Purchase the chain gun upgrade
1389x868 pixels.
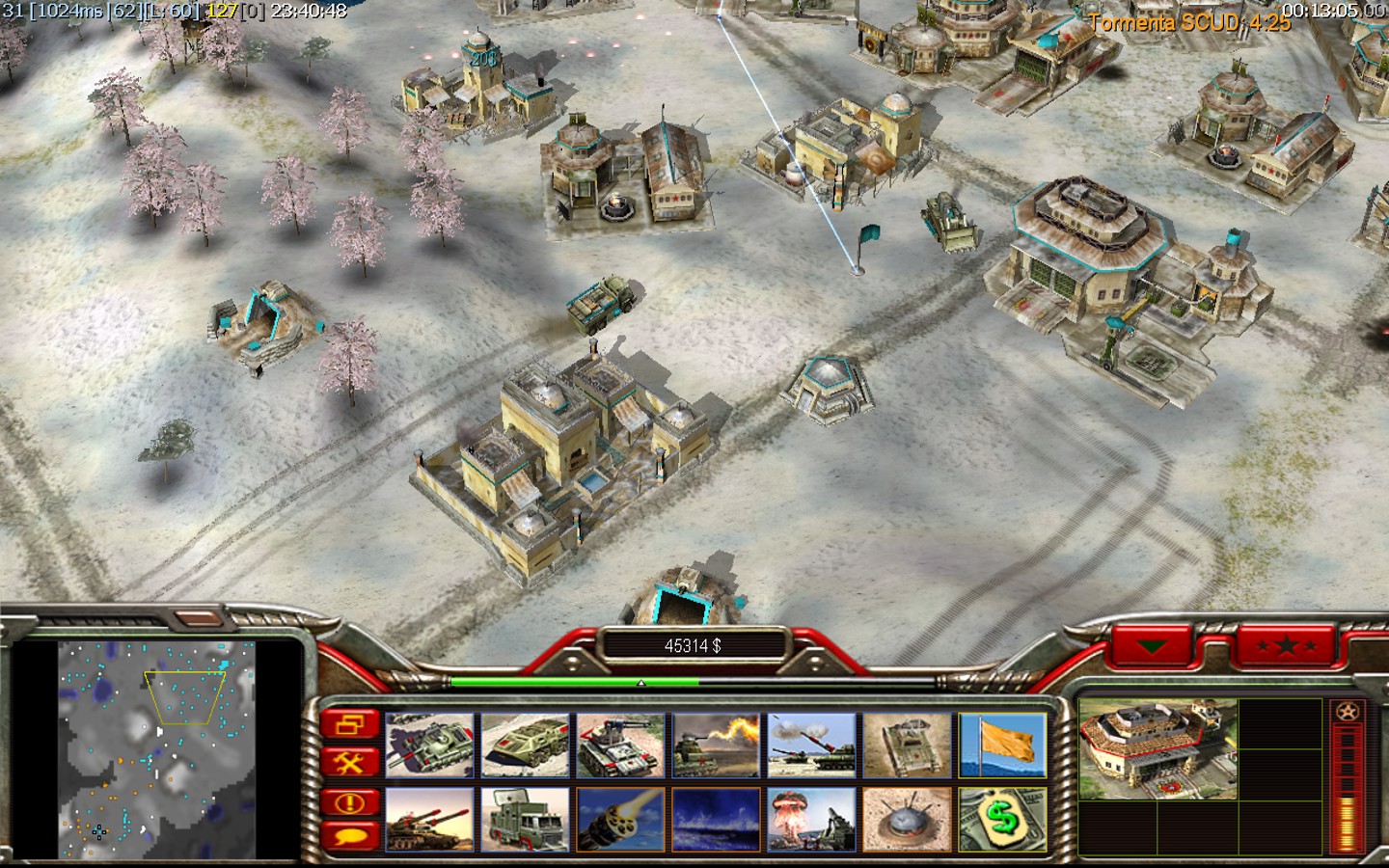point(620,820)
